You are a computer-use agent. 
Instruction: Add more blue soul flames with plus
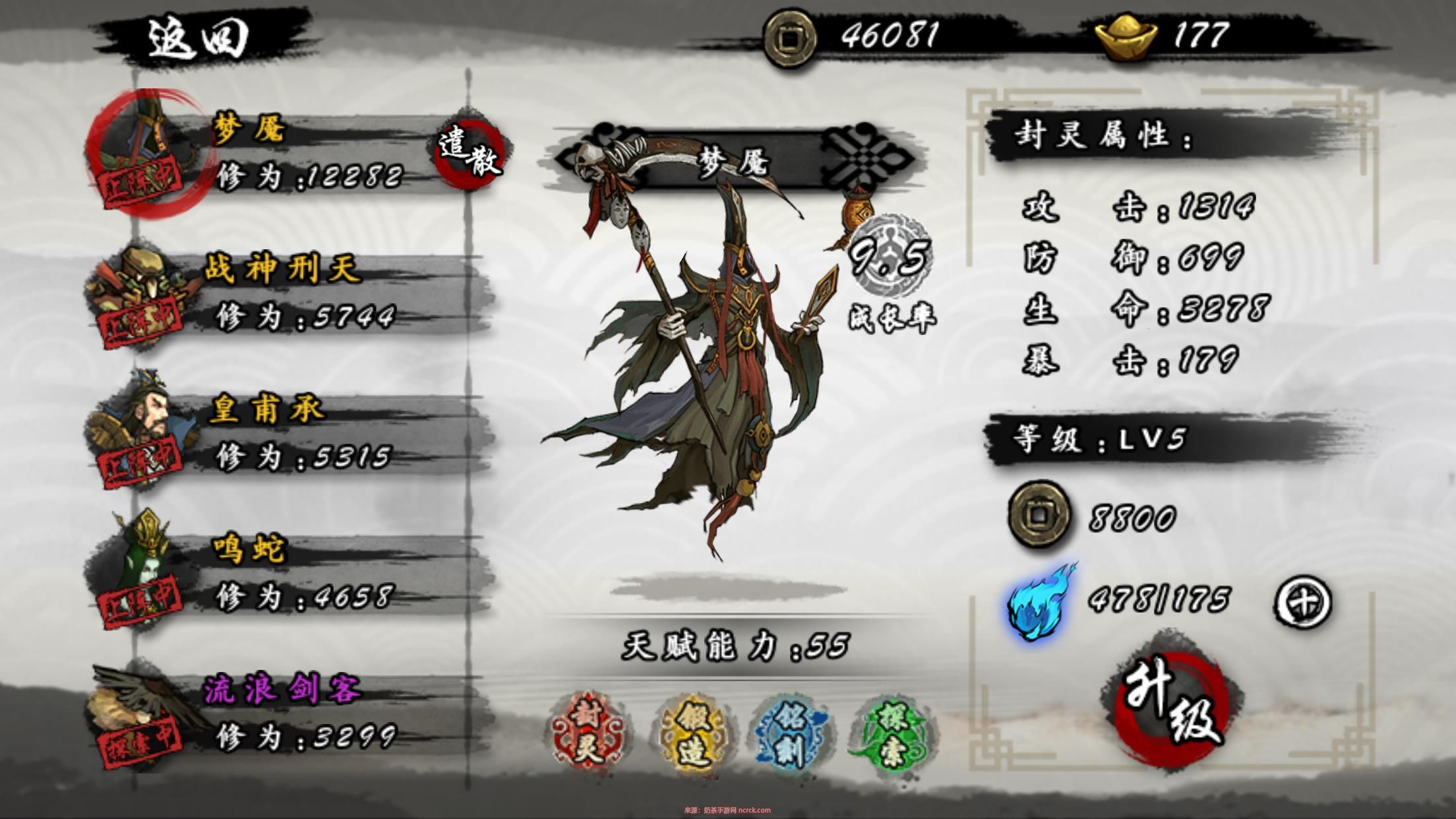tap(1302, 602)
